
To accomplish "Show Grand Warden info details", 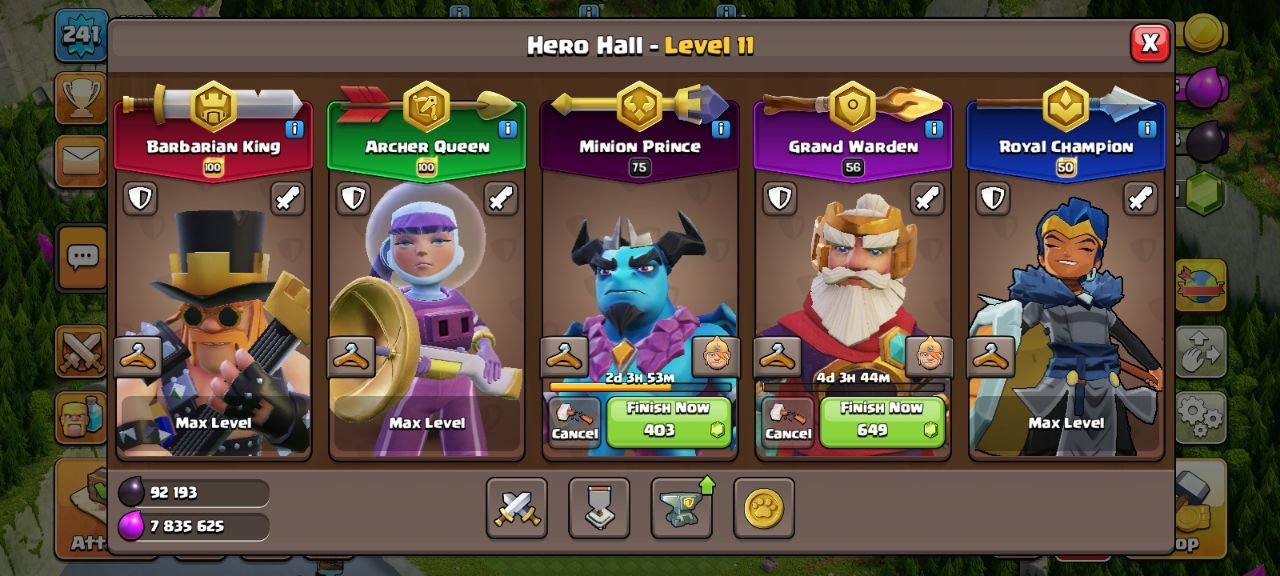I will [934, 128].
